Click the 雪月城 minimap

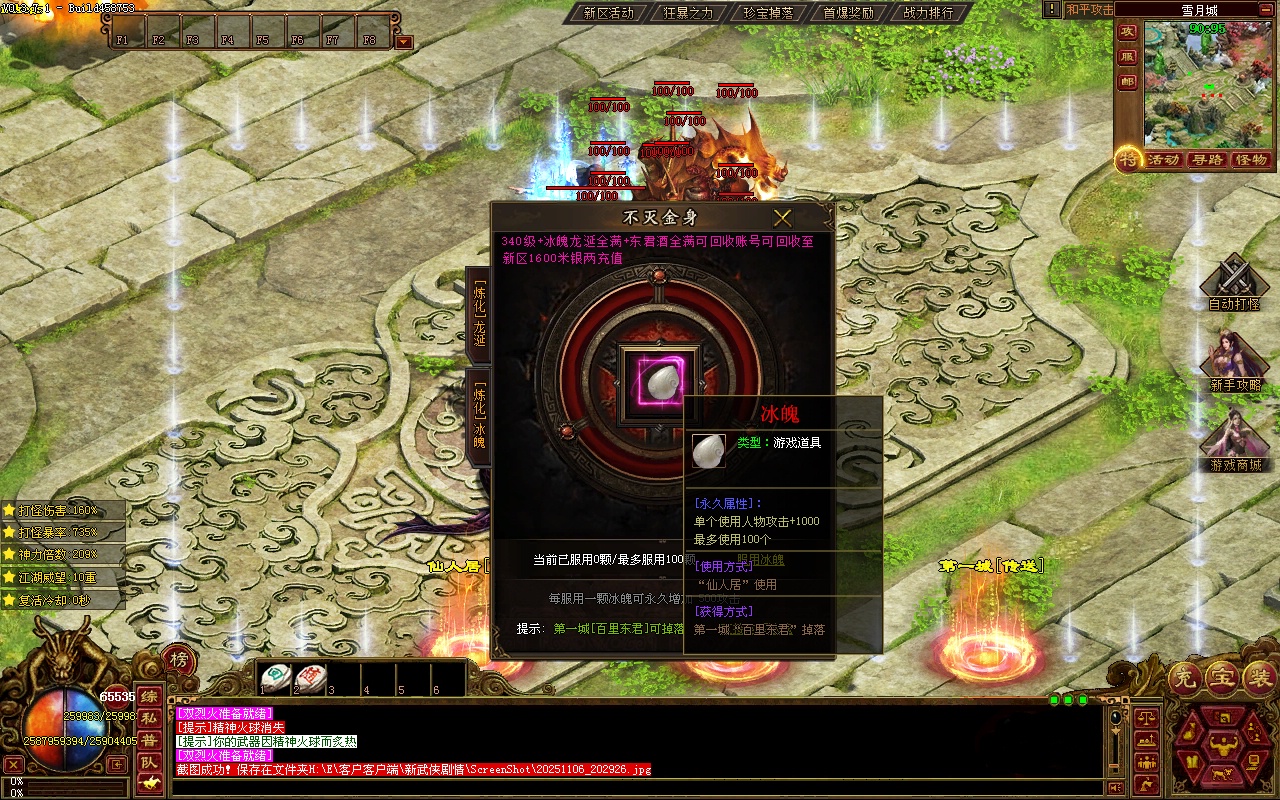(1207, 84)
